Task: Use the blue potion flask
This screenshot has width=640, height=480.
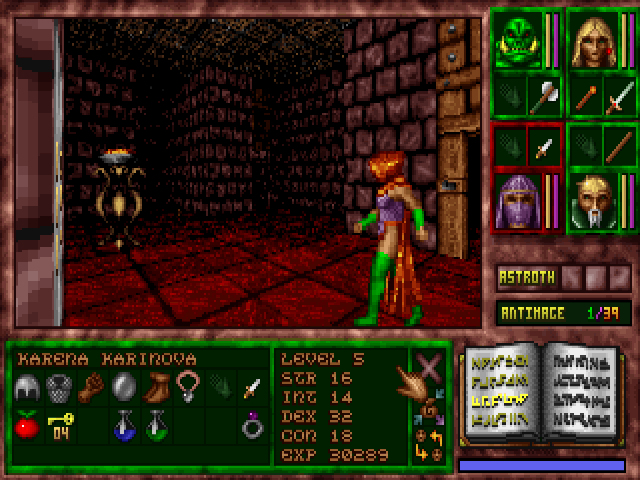Action: (123, 426)
